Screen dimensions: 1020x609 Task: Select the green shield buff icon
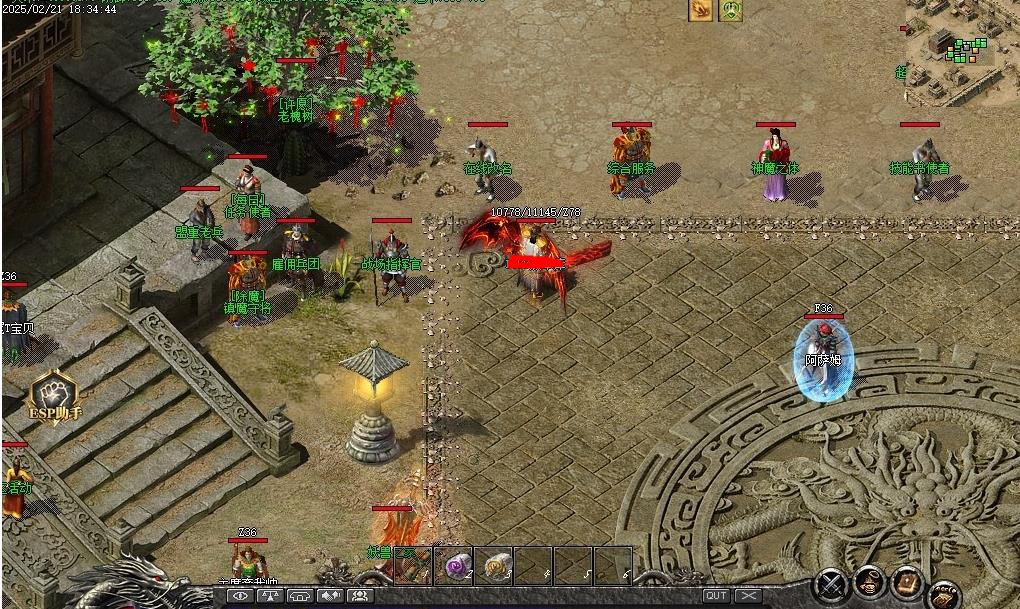tap(731, 10)
